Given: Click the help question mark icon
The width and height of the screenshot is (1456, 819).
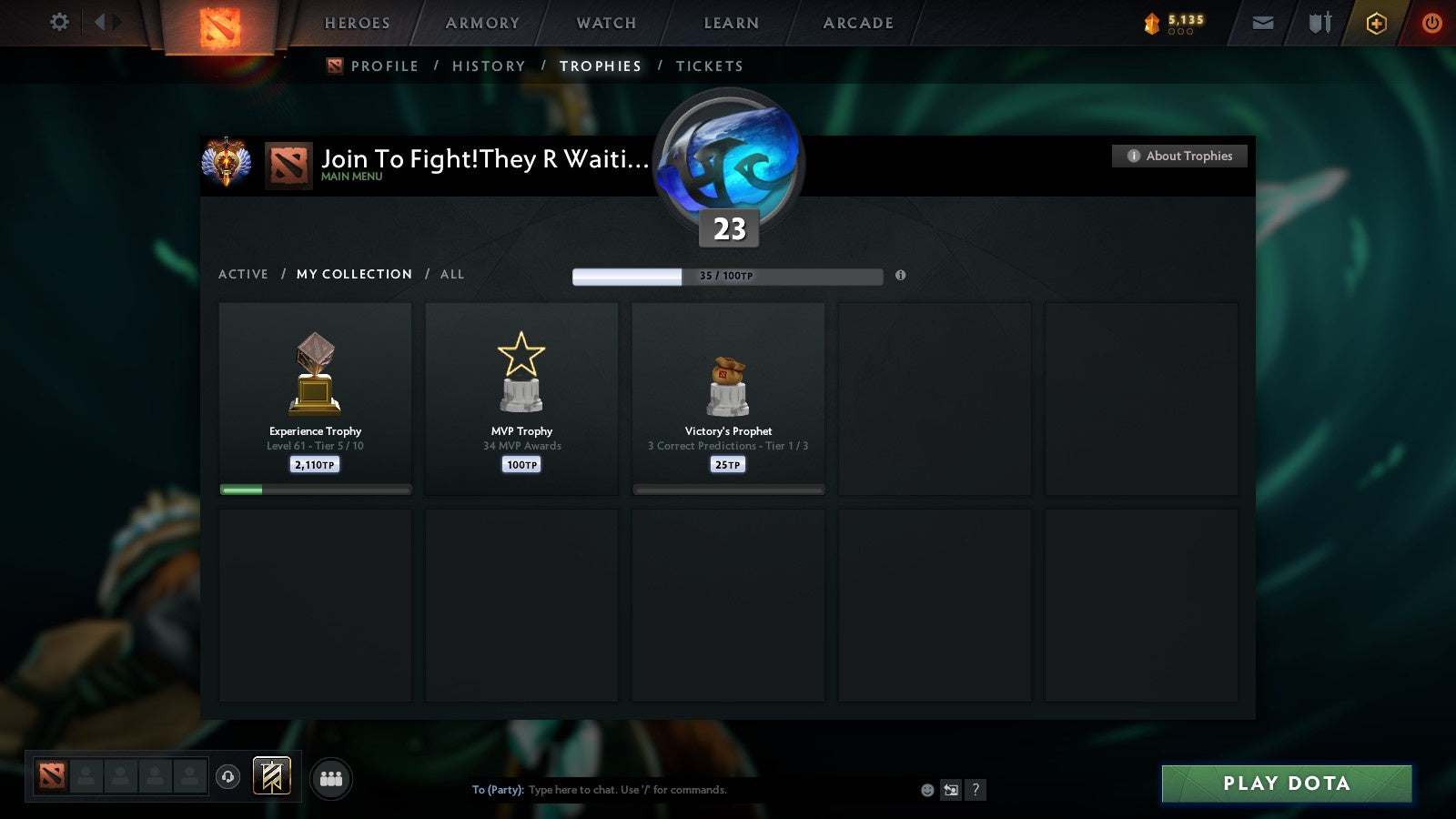Looking at the screenshot, I should (976, 790).
